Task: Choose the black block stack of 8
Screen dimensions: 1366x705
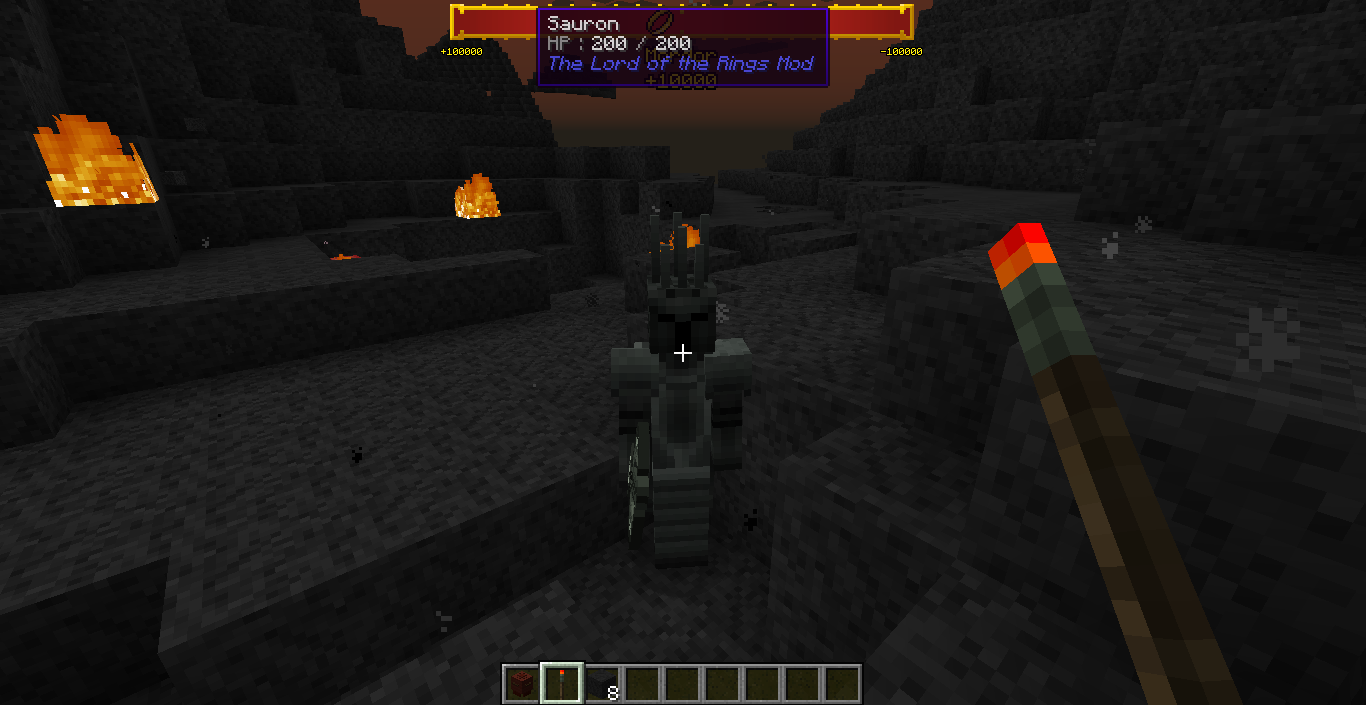Action: 602,684
